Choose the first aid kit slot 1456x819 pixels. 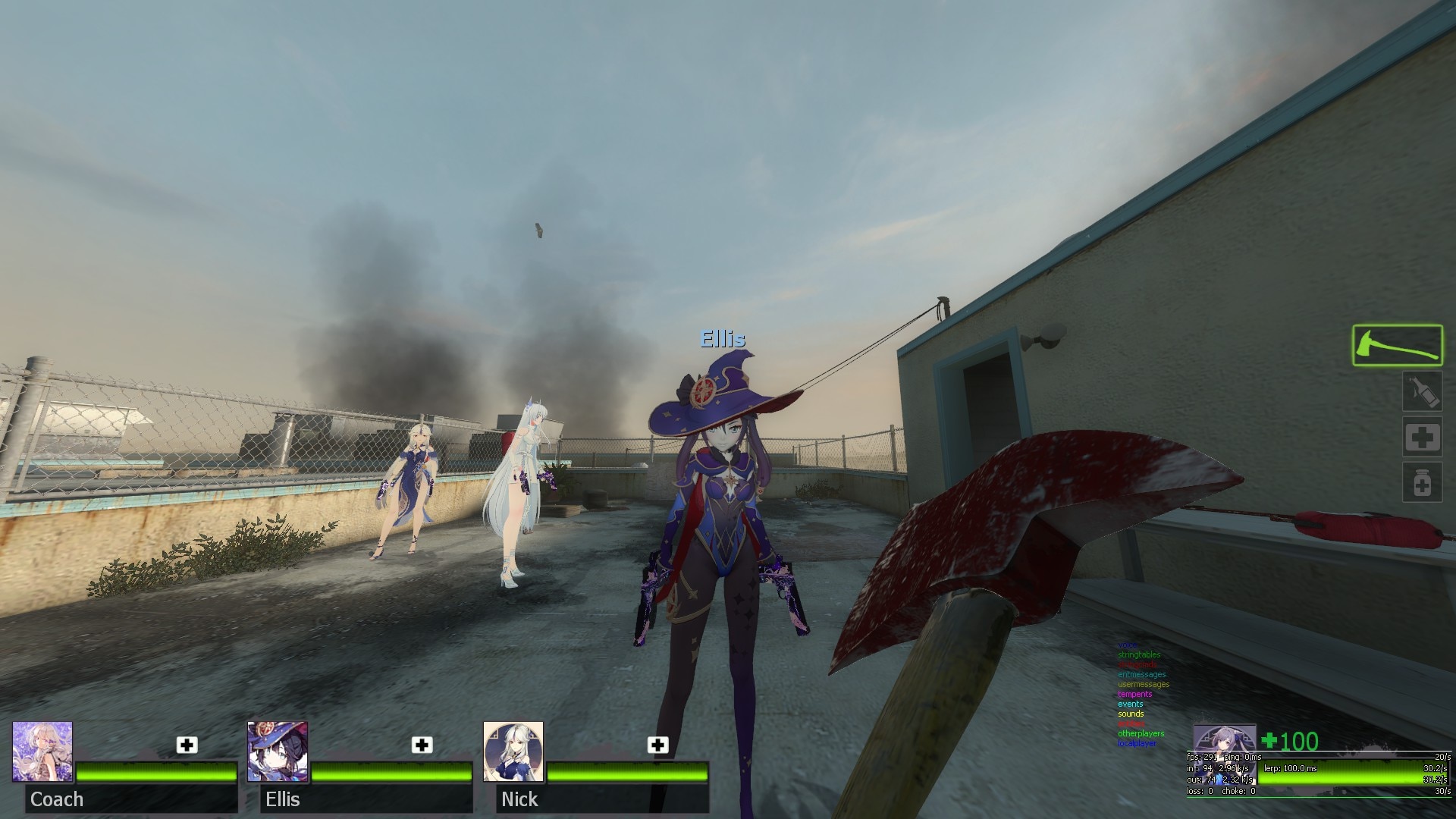(1421, 438)
